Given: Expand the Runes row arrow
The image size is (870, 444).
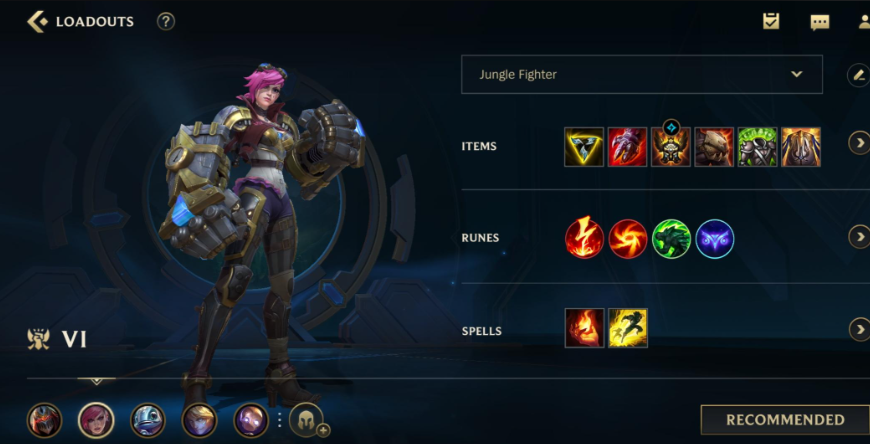Looking at the screenshot, I should coord(858,237).
